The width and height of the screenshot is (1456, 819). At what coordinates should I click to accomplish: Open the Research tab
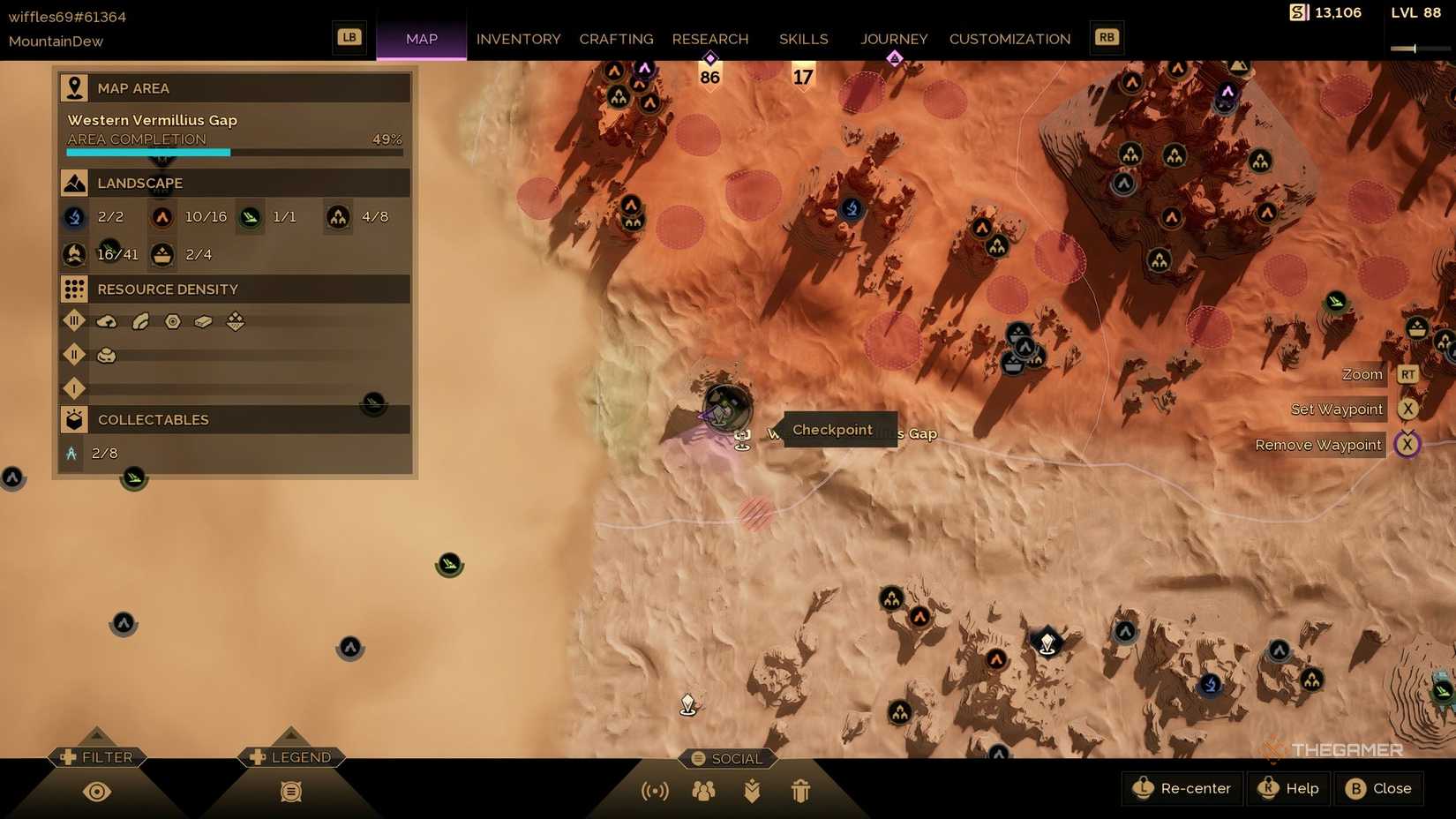pyautogui.click(x=710, y=39)
